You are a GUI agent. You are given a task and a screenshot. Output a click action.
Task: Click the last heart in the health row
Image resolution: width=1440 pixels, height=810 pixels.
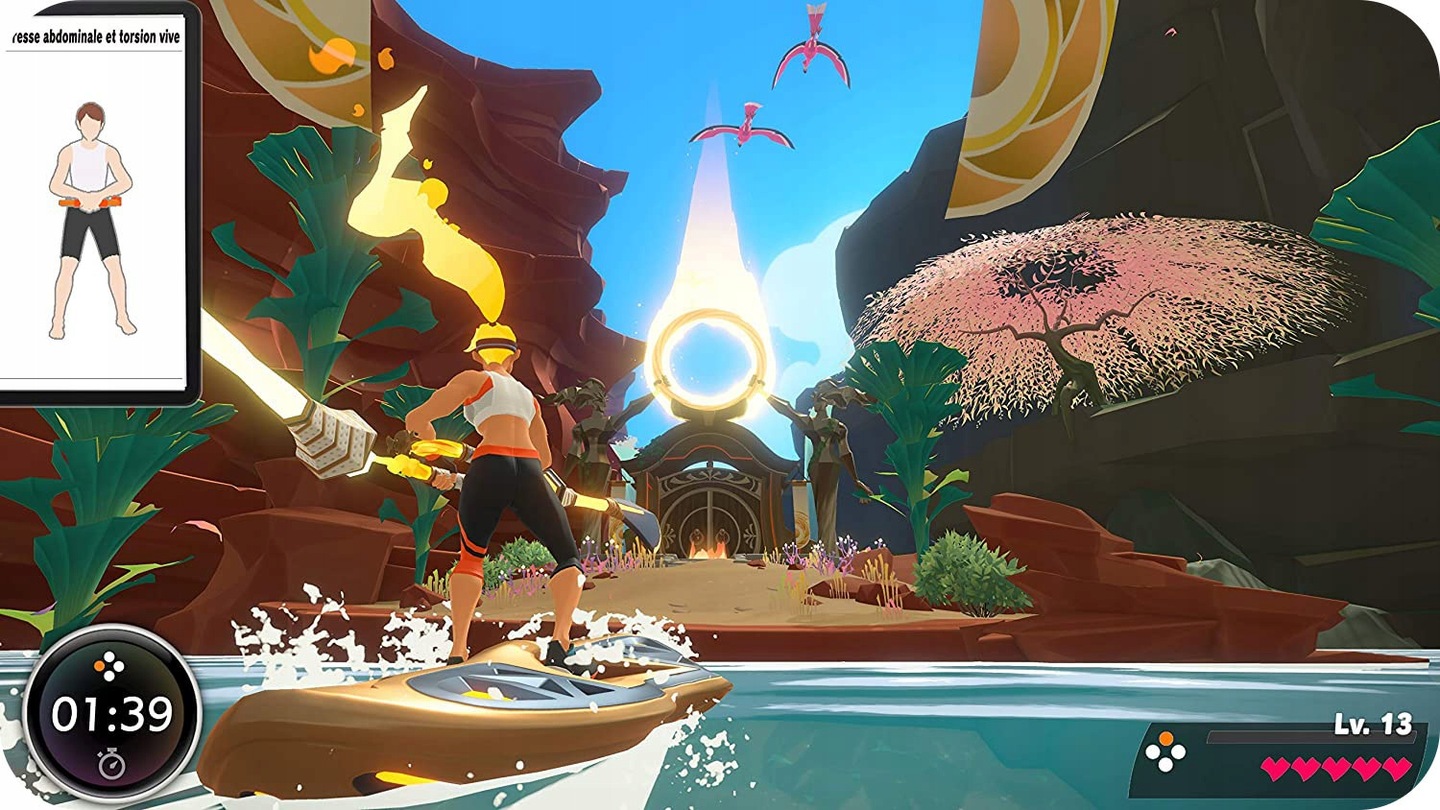coord(1393,768)
